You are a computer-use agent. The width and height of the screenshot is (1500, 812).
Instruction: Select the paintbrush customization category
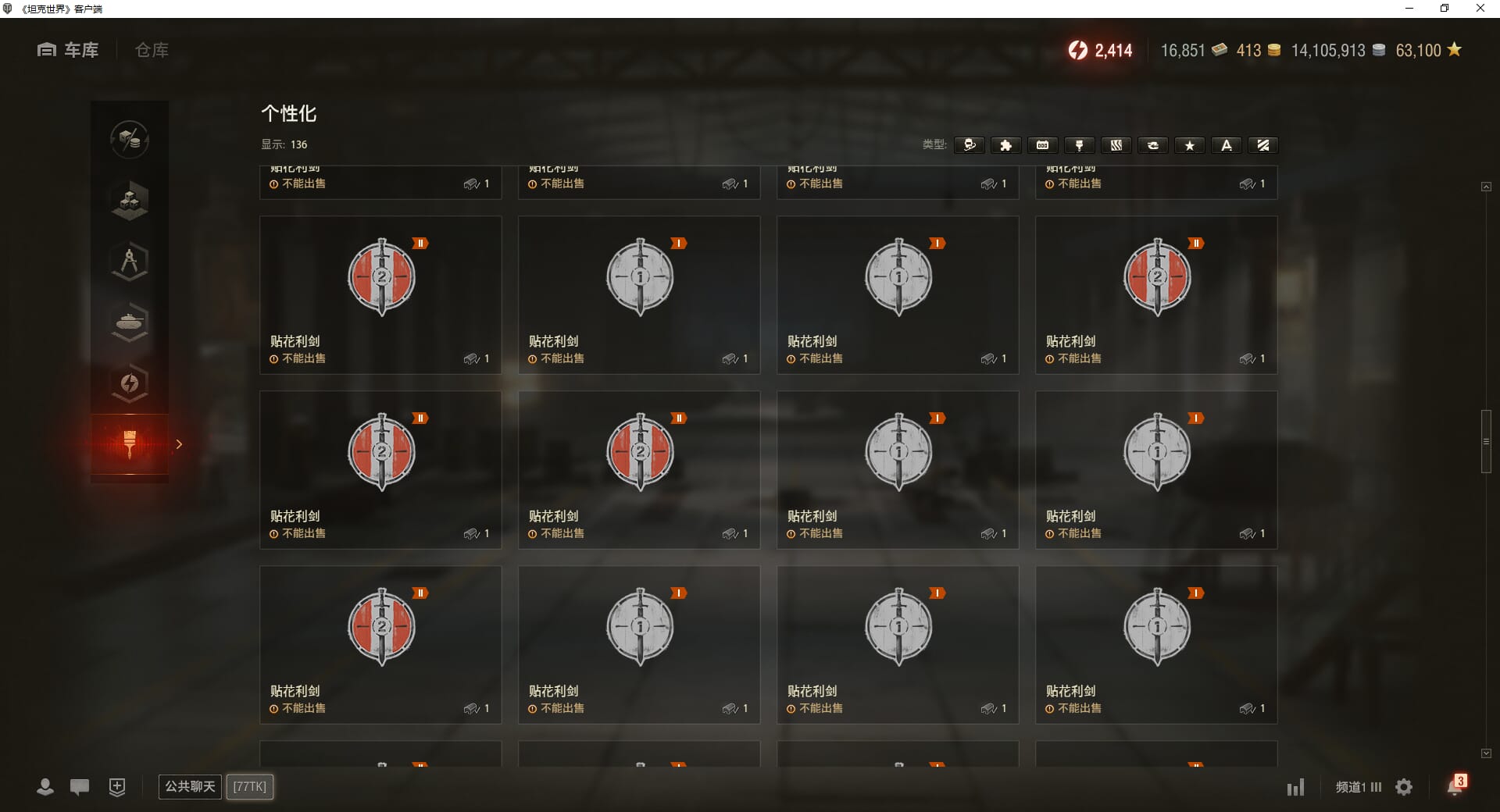coord(130,443)
